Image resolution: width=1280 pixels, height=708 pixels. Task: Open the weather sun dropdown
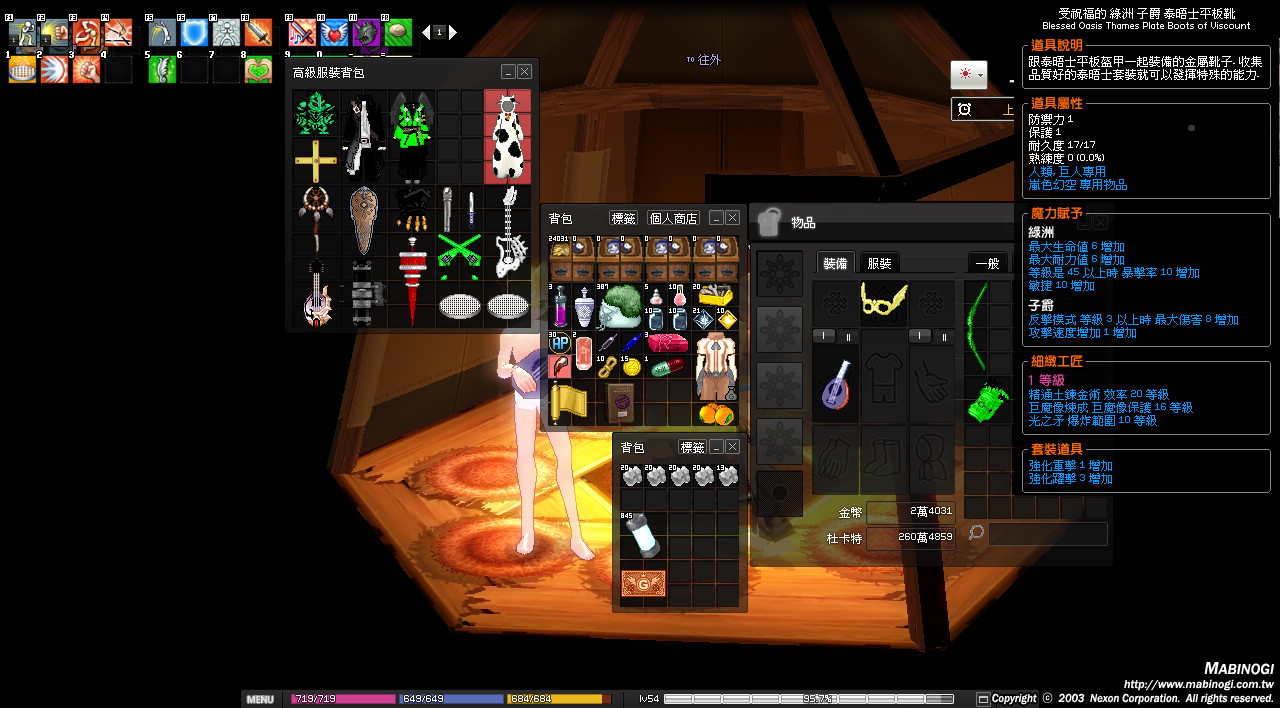(x=968, y=75)
